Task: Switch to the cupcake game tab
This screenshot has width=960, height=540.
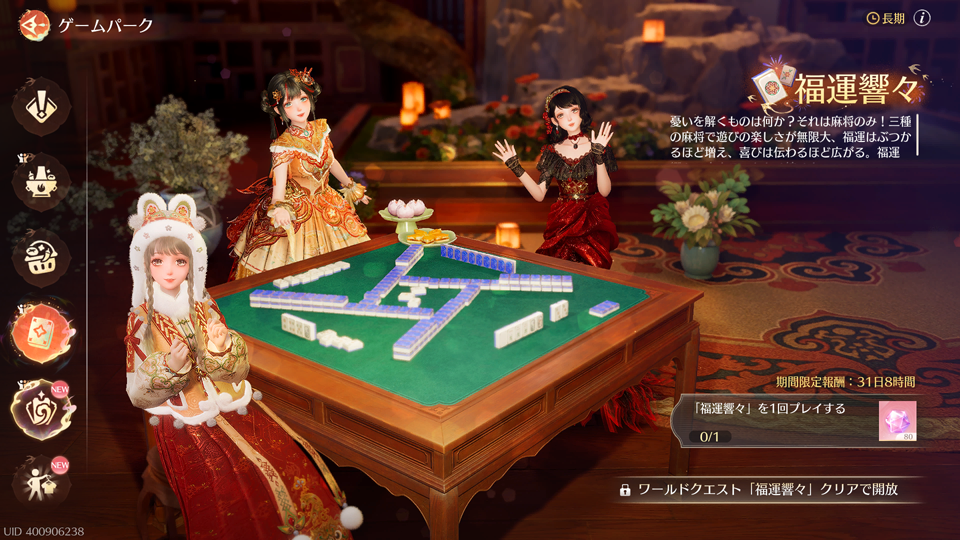Action: [x=41, y=257]
